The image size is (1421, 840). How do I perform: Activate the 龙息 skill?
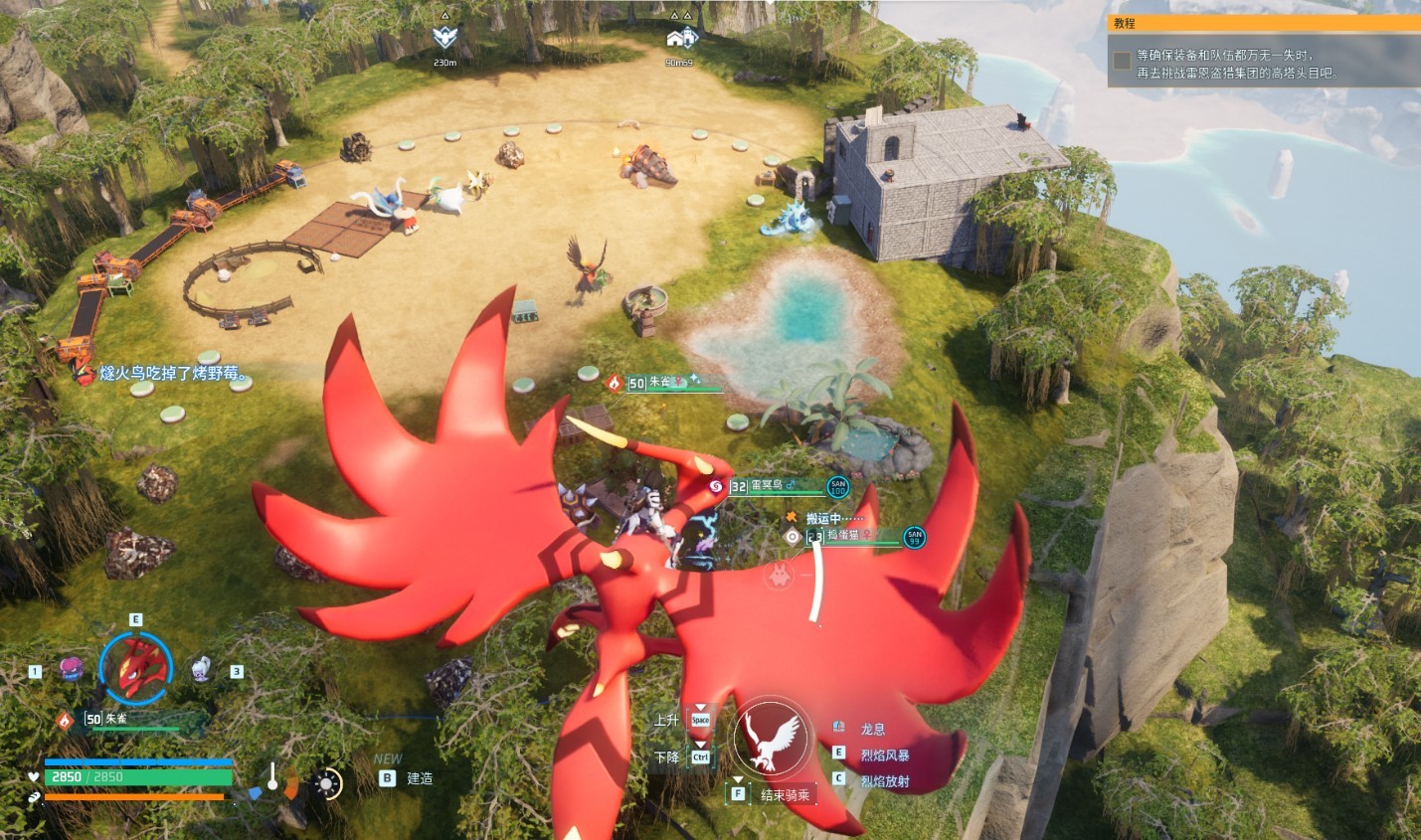point(872,729)
